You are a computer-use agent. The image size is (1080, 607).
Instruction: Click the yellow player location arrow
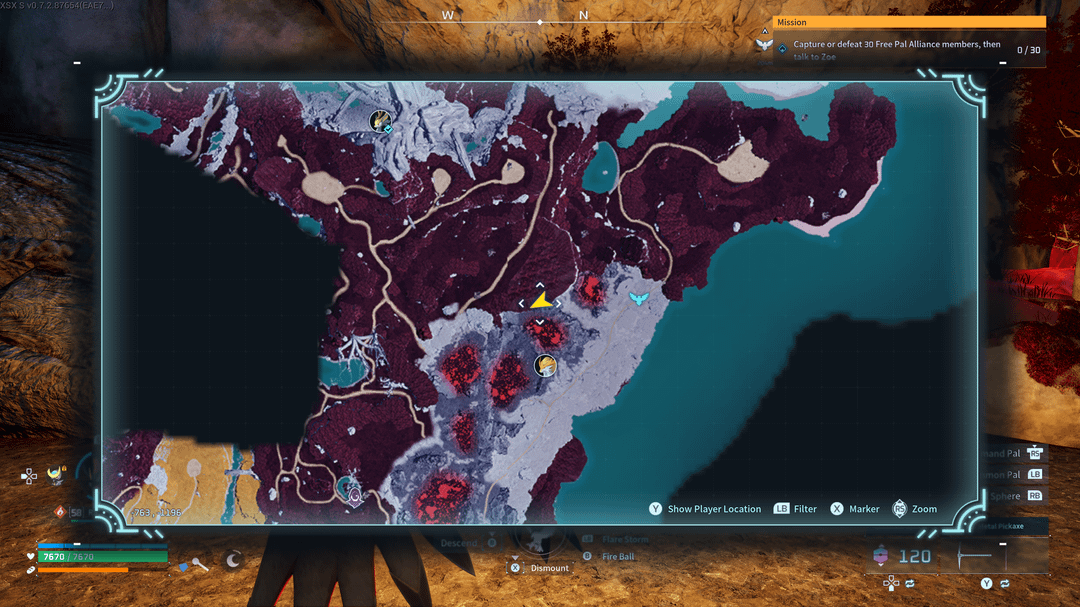pos(541,300)
